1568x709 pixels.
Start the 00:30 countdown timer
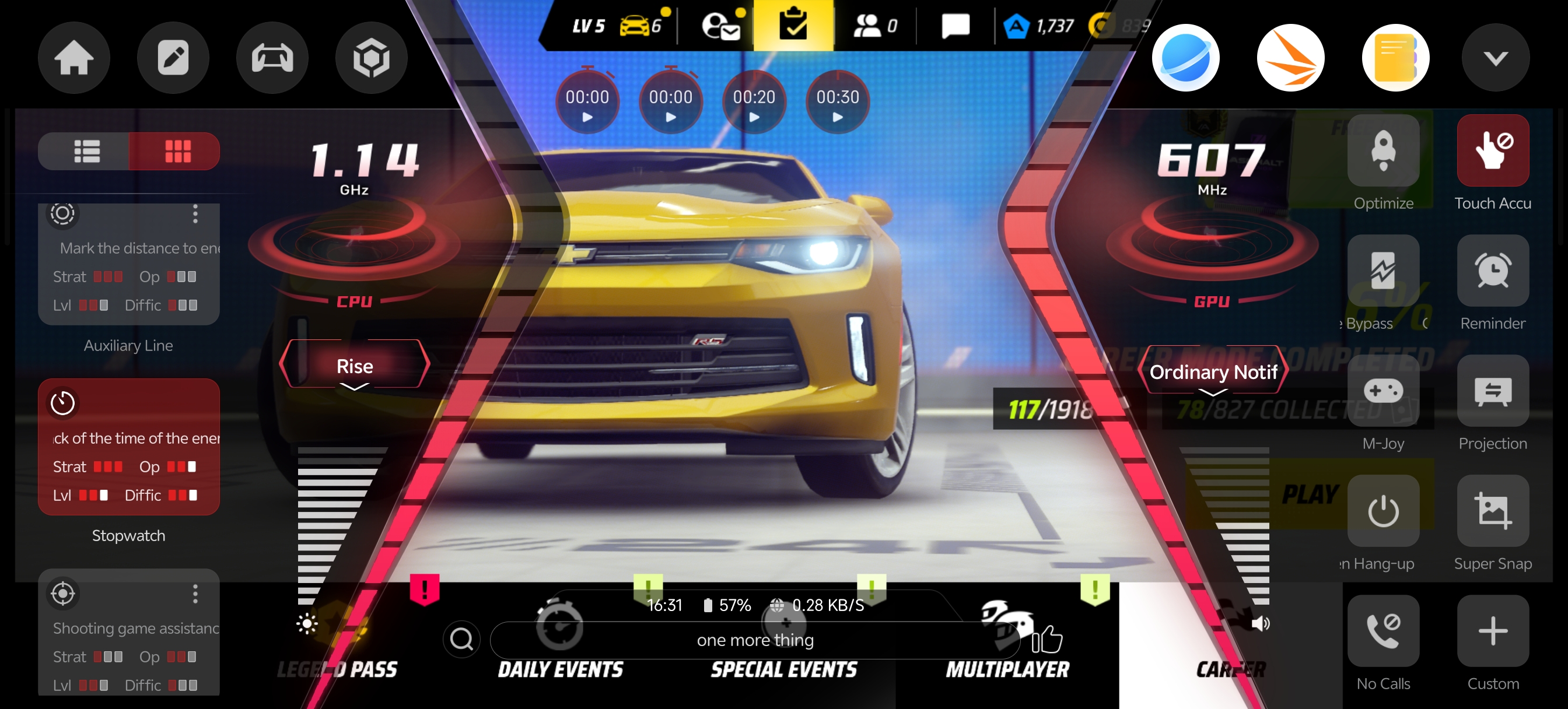[x=837, y=103]
